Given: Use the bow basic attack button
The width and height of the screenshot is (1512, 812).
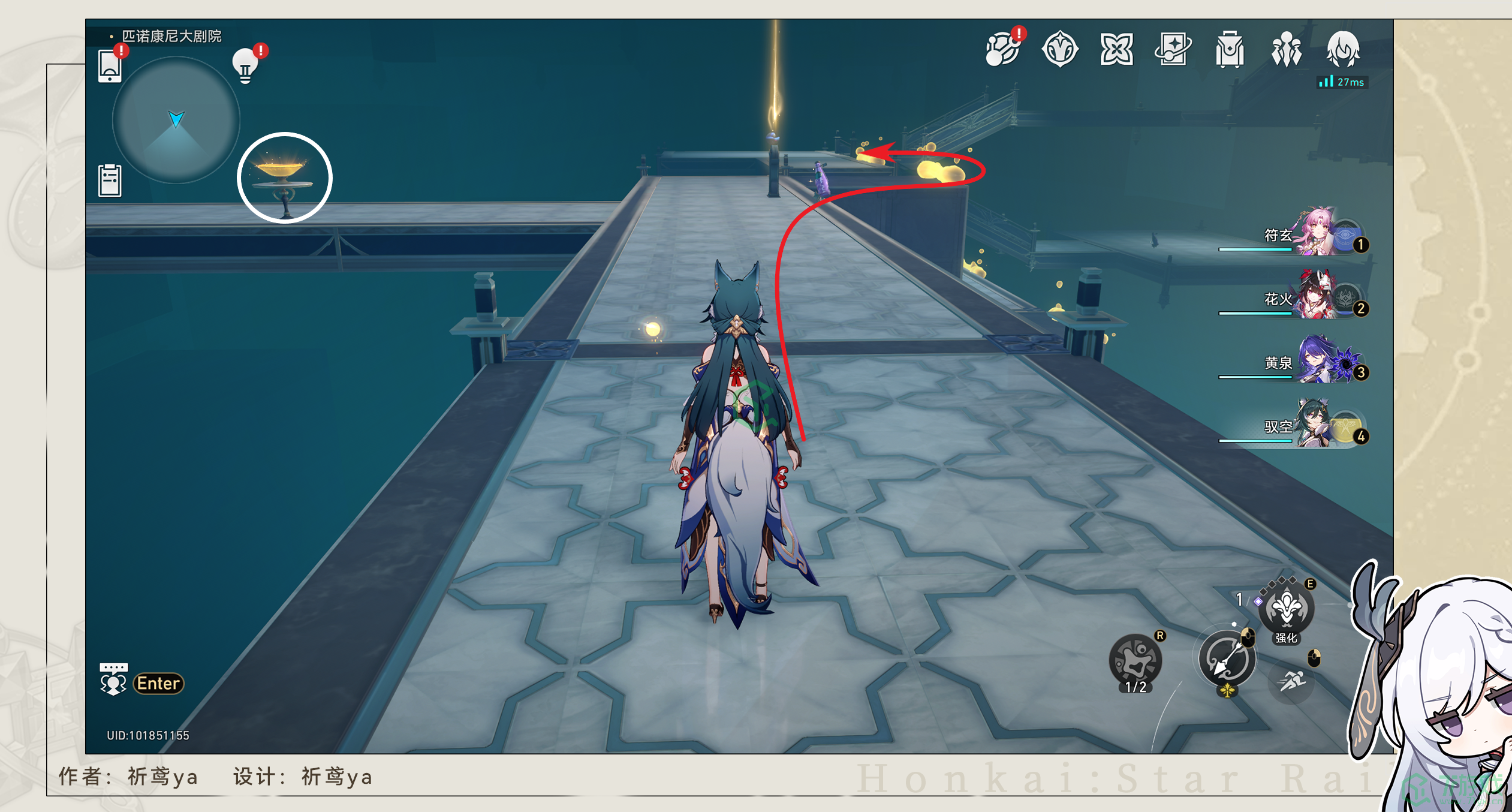Looking at the screenshot, I should [x=1226, y=660].
